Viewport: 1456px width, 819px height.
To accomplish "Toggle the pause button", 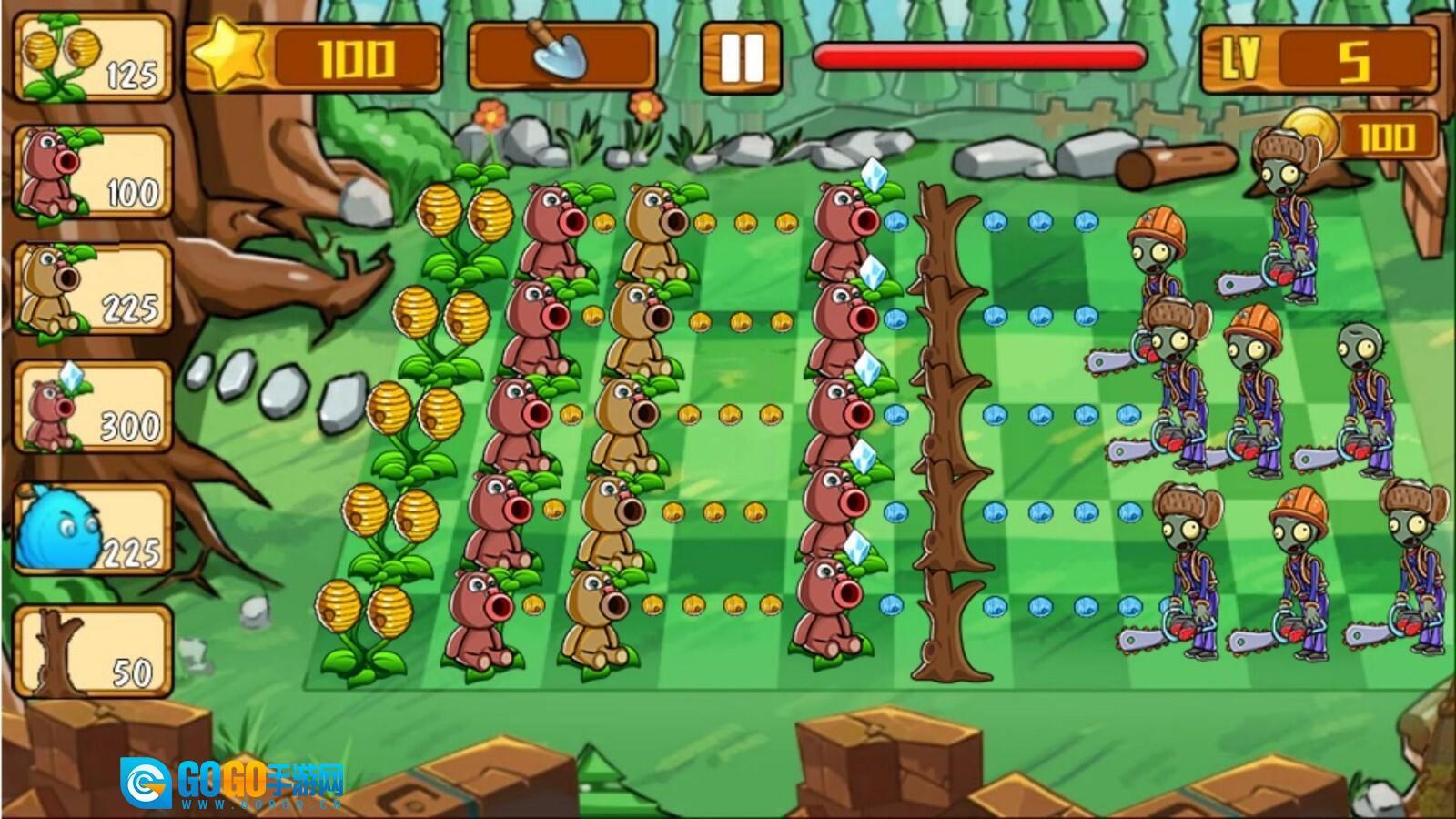I will tap(740, 56).
